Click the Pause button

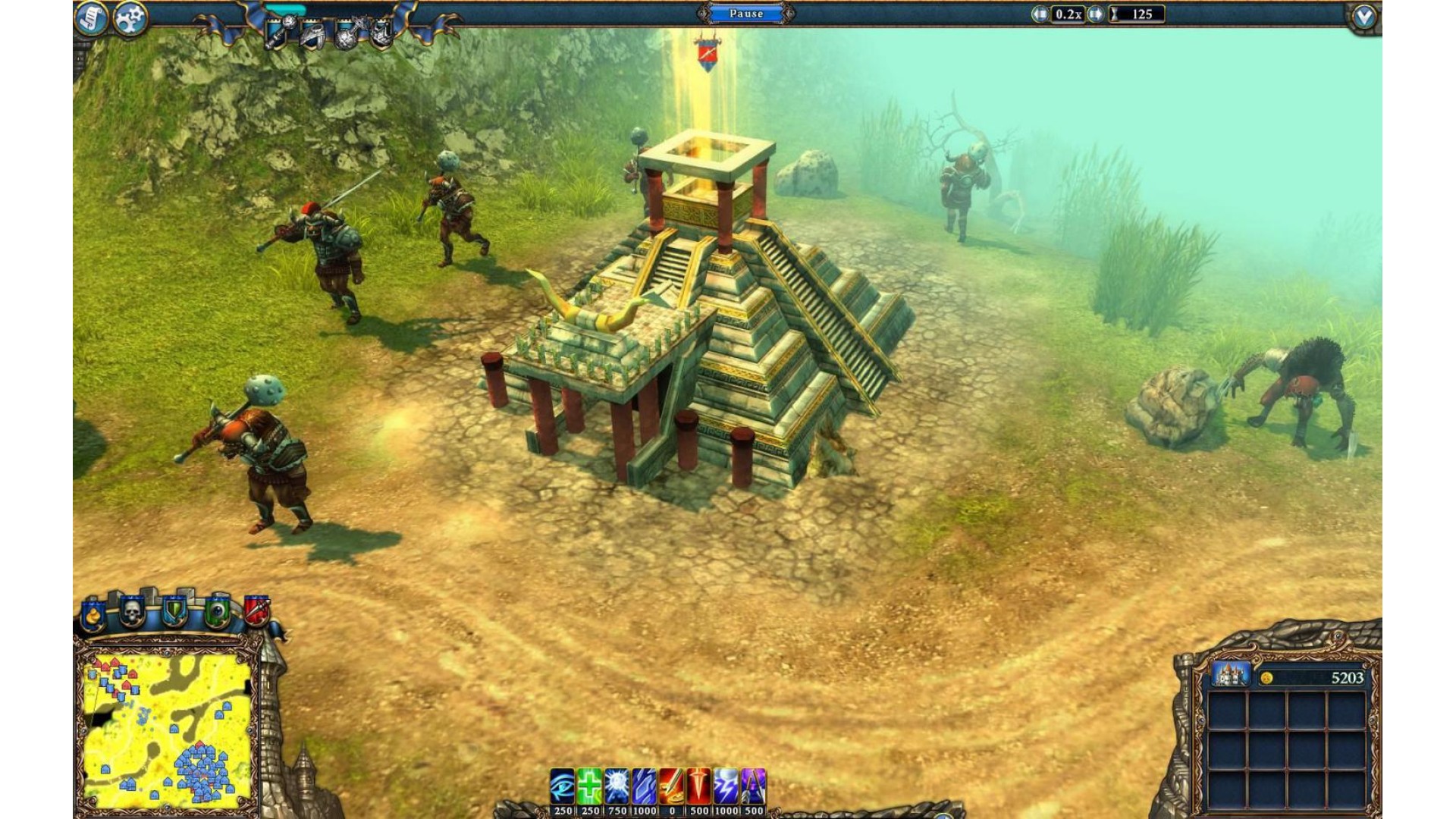(746, 14)
